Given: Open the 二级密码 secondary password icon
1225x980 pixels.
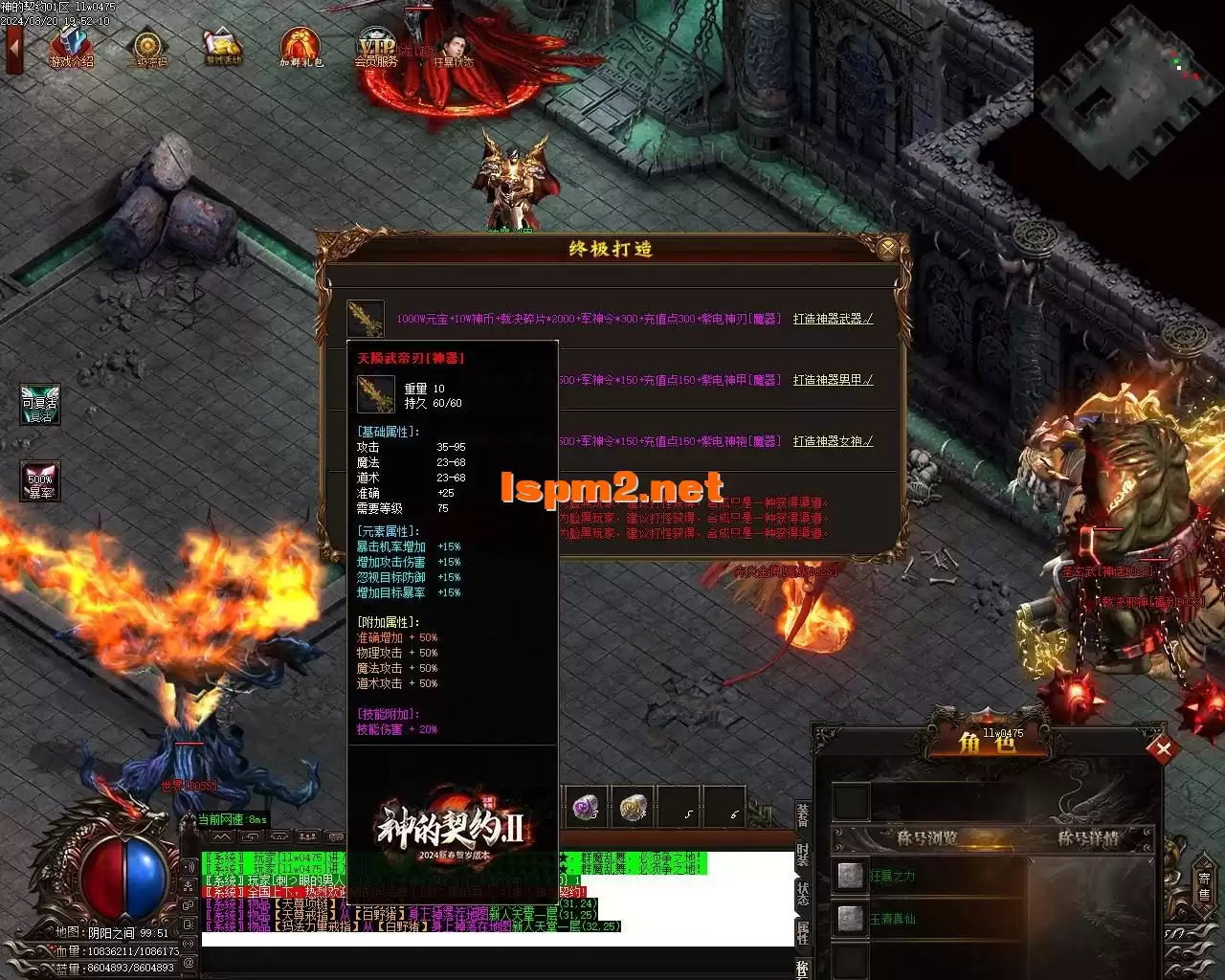Looking at the screenshot, I should click(147, 48).
